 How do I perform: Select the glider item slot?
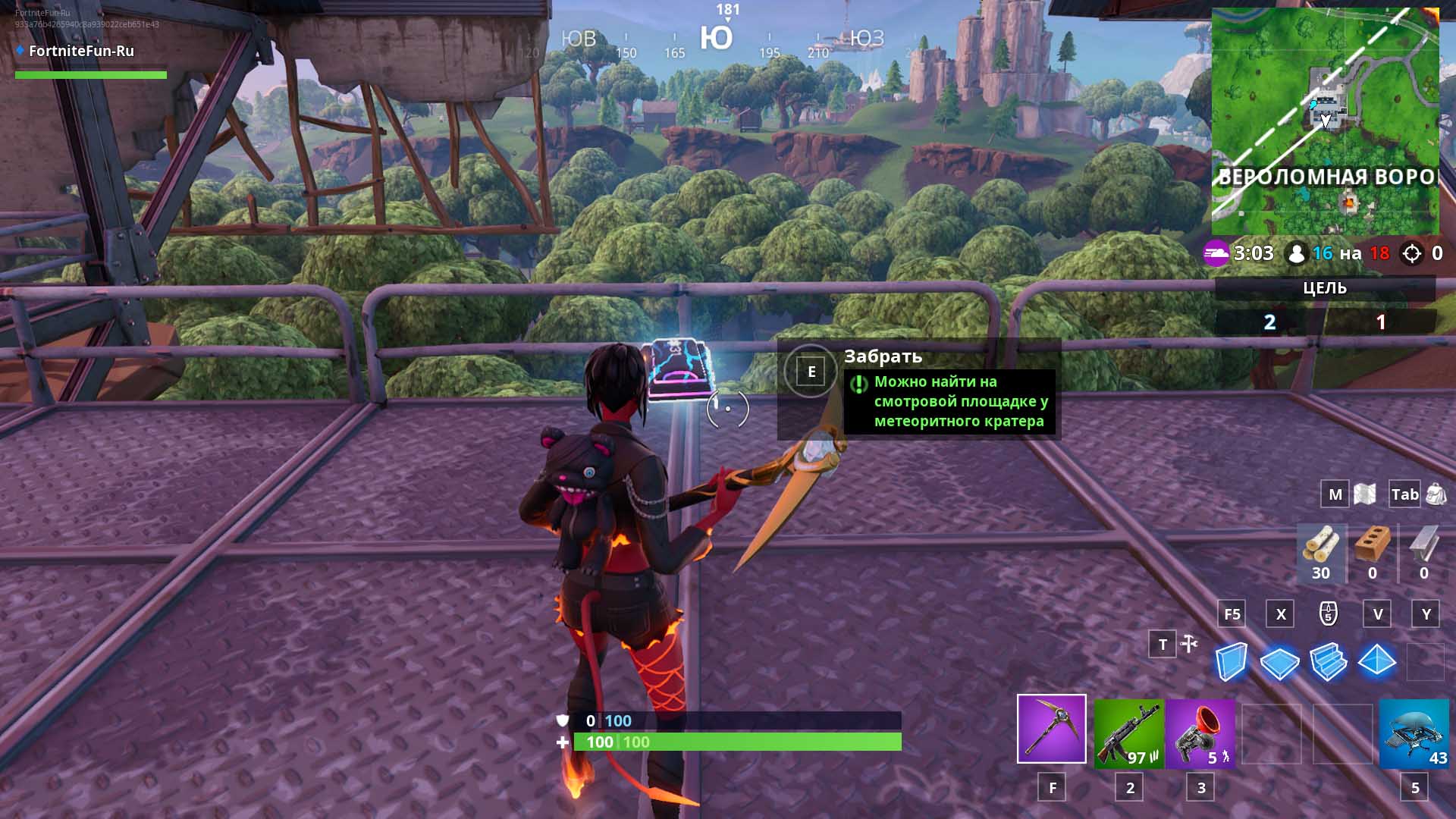point(1414,733)
